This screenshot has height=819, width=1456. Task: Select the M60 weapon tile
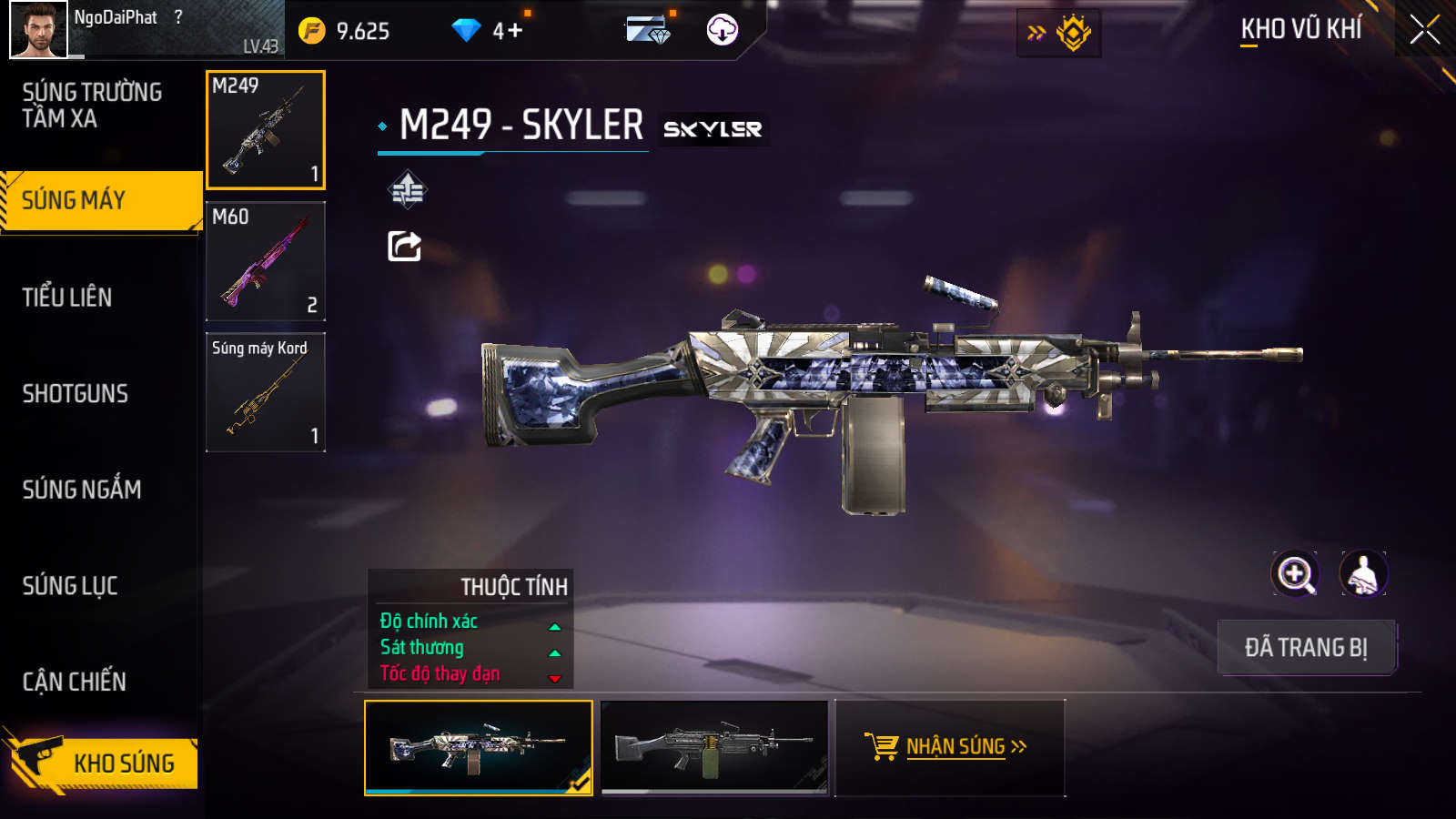(x=266, y=261)
